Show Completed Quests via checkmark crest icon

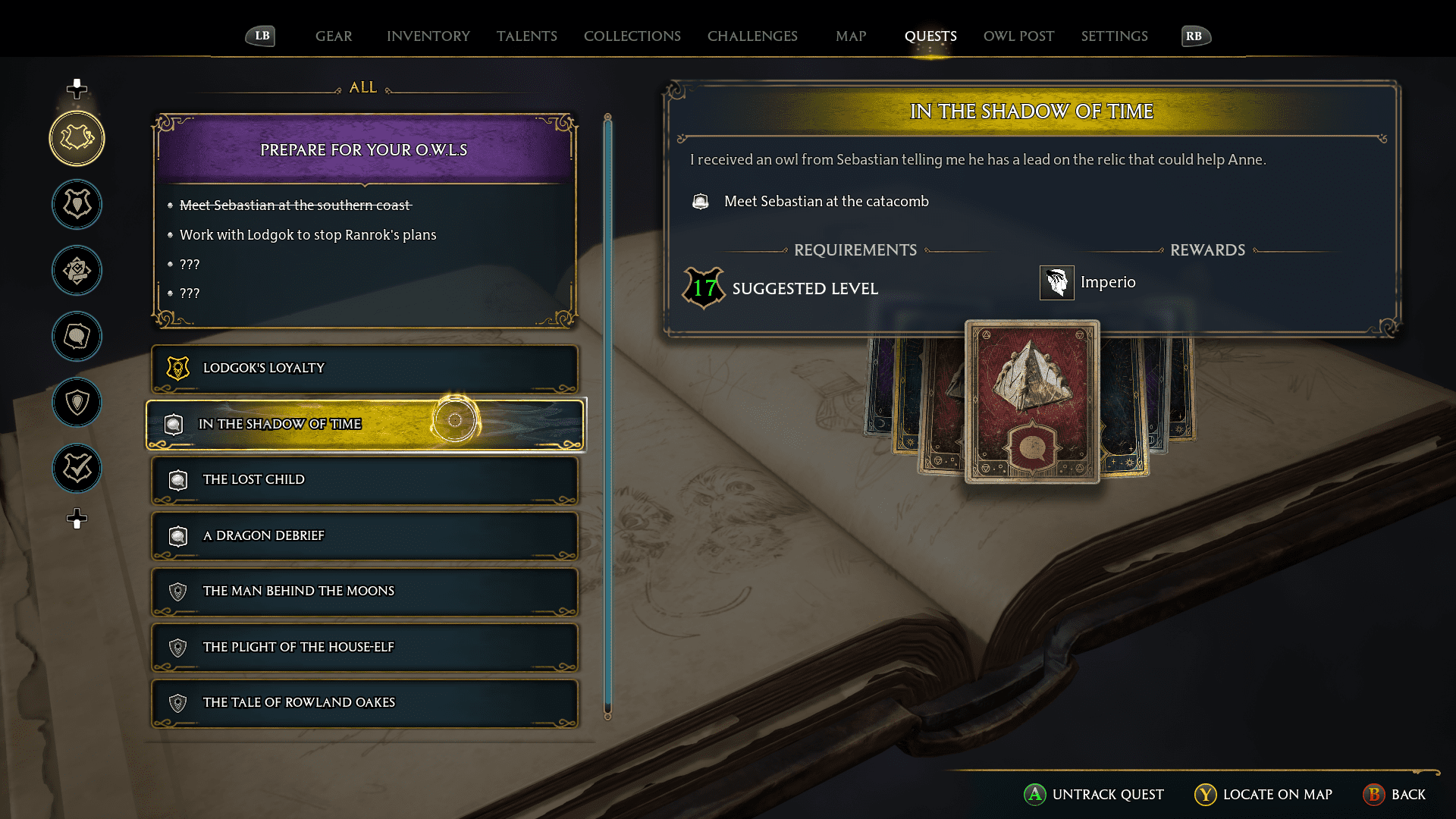76,469
